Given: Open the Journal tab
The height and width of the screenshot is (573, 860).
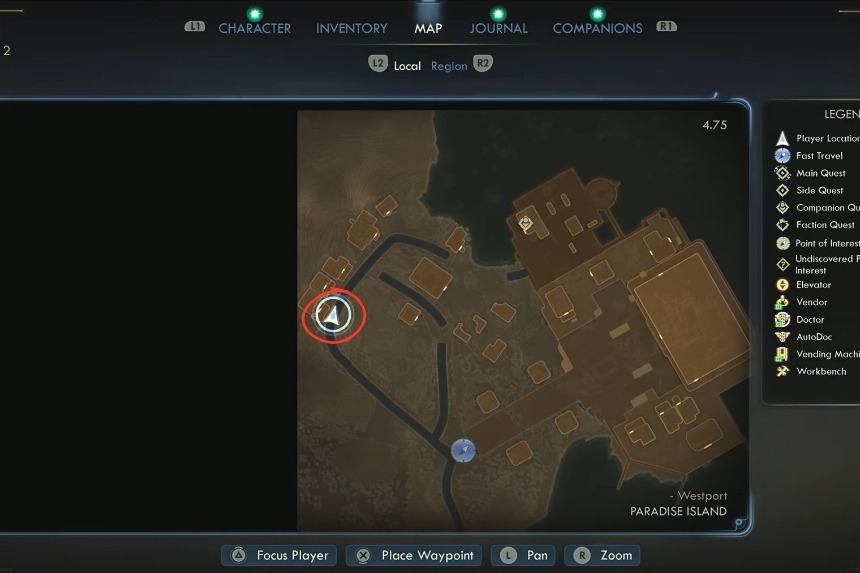Looking at the screenshot, I should click(x=498, y=28).
